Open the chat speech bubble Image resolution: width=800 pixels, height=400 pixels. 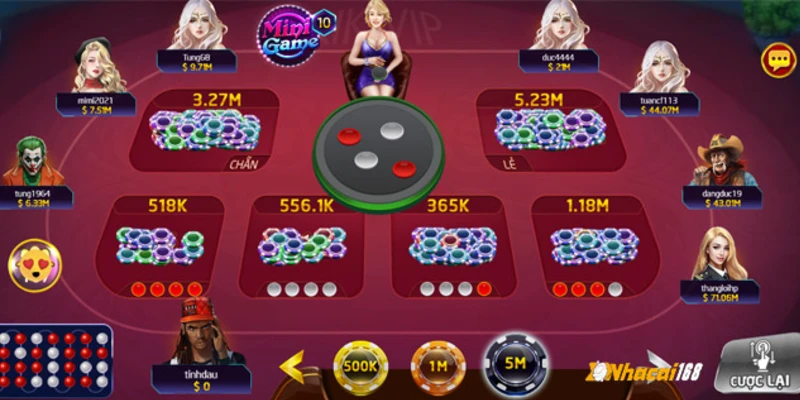[x=778, y=60]
